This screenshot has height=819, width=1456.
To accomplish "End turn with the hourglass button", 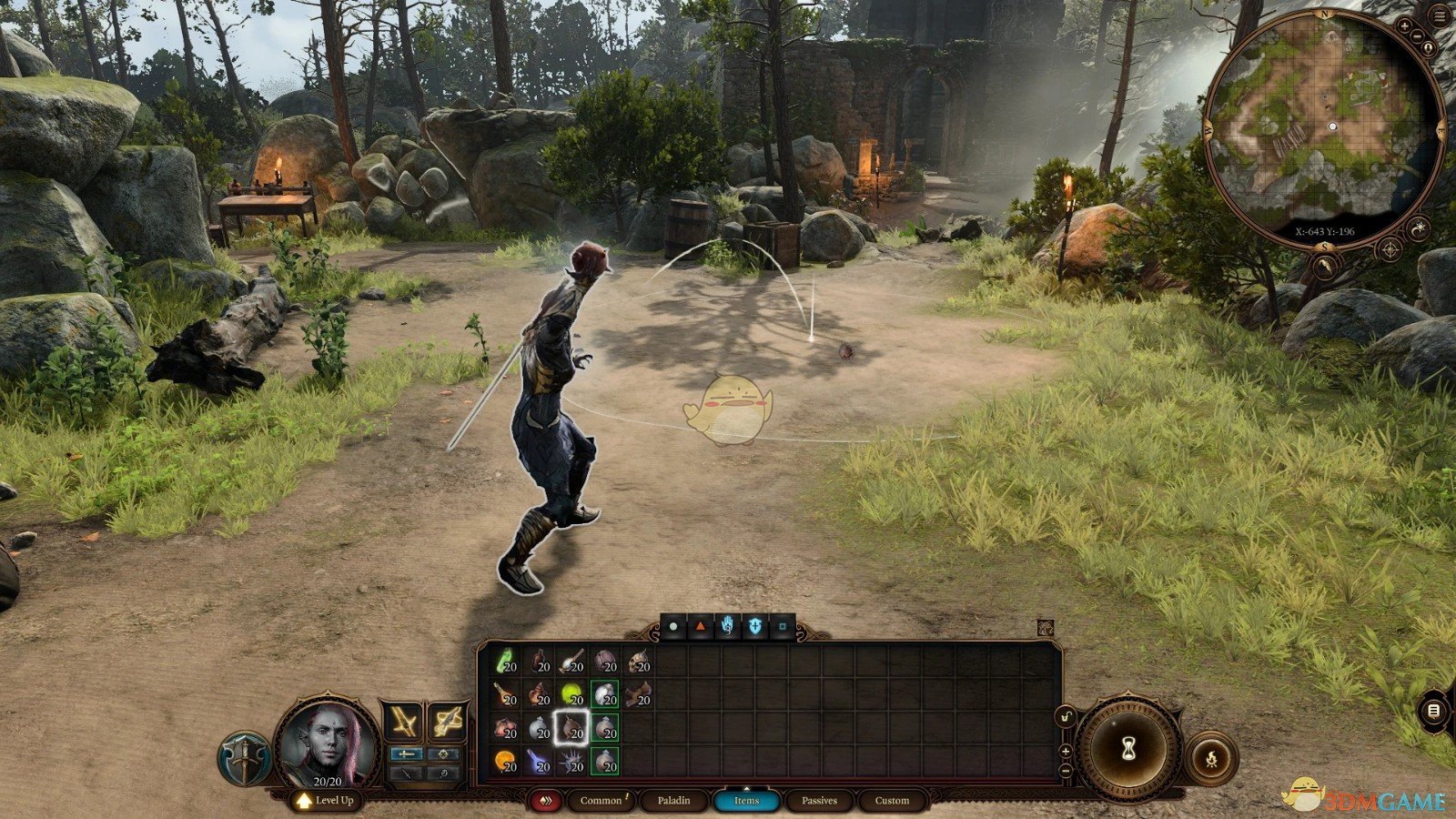I will point(1129,749).
